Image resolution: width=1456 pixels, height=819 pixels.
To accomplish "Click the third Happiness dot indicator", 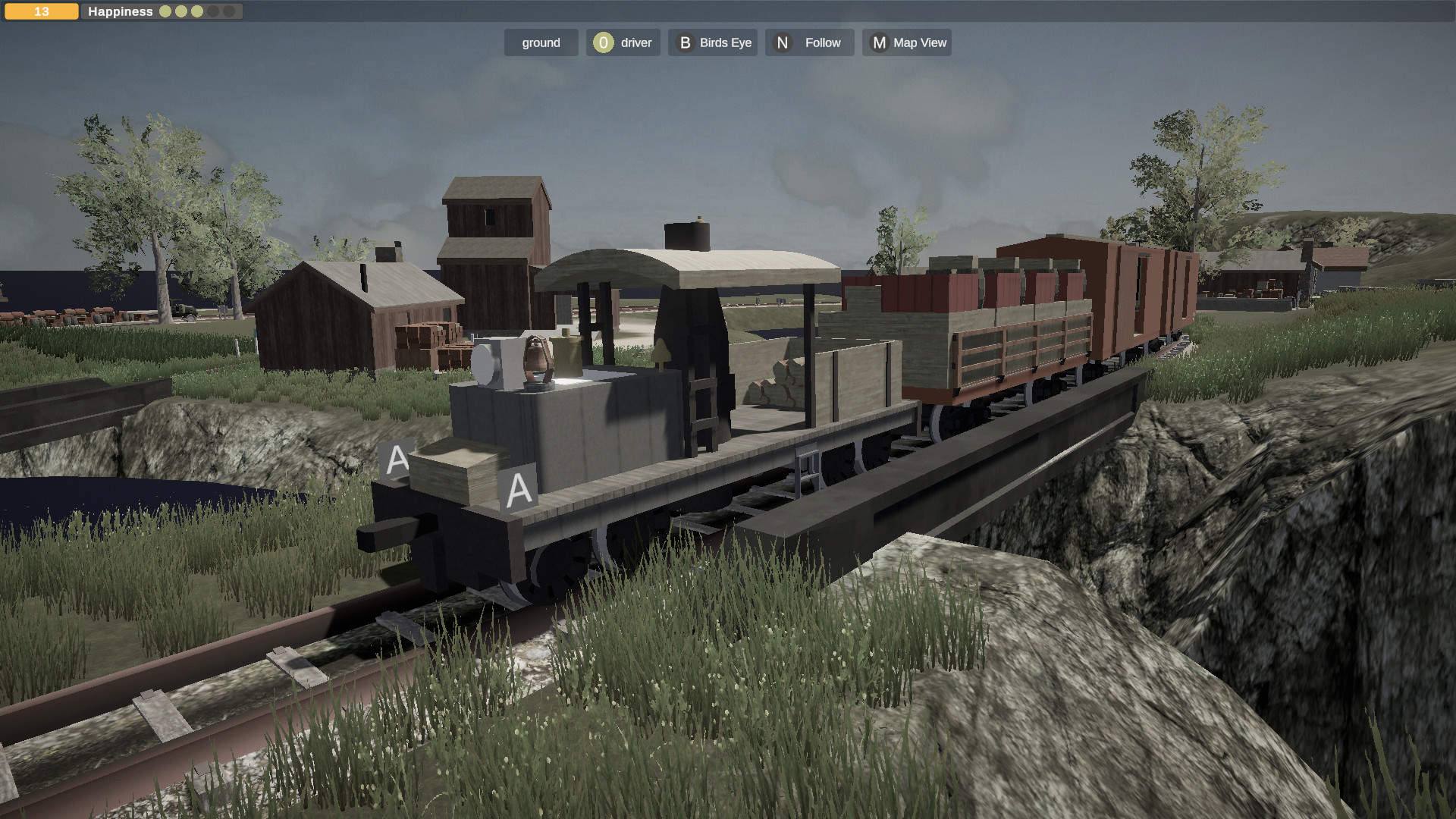I will pyautogui.click(x=196, y=11).
